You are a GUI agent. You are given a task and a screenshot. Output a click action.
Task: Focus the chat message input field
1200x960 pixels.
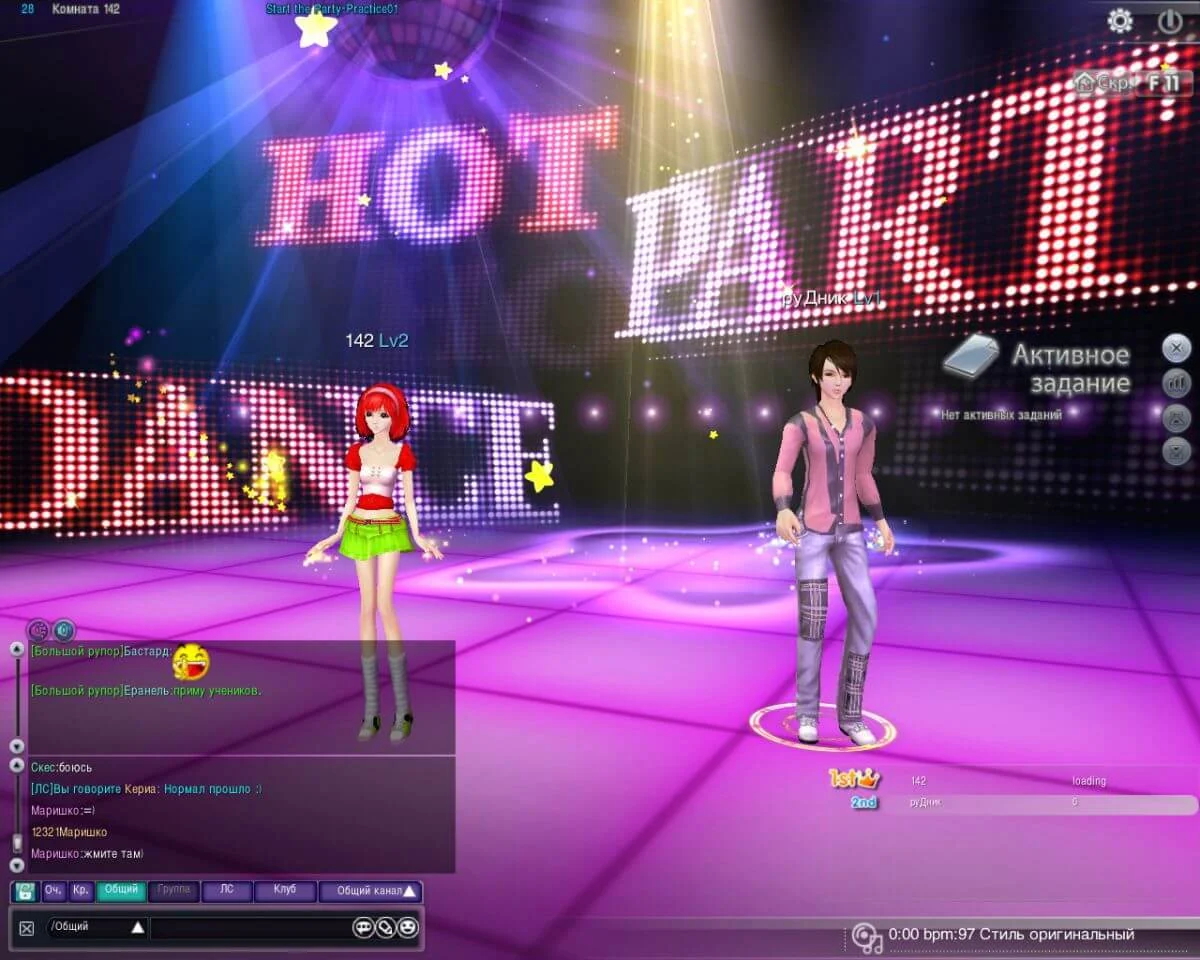pos(250,927)
